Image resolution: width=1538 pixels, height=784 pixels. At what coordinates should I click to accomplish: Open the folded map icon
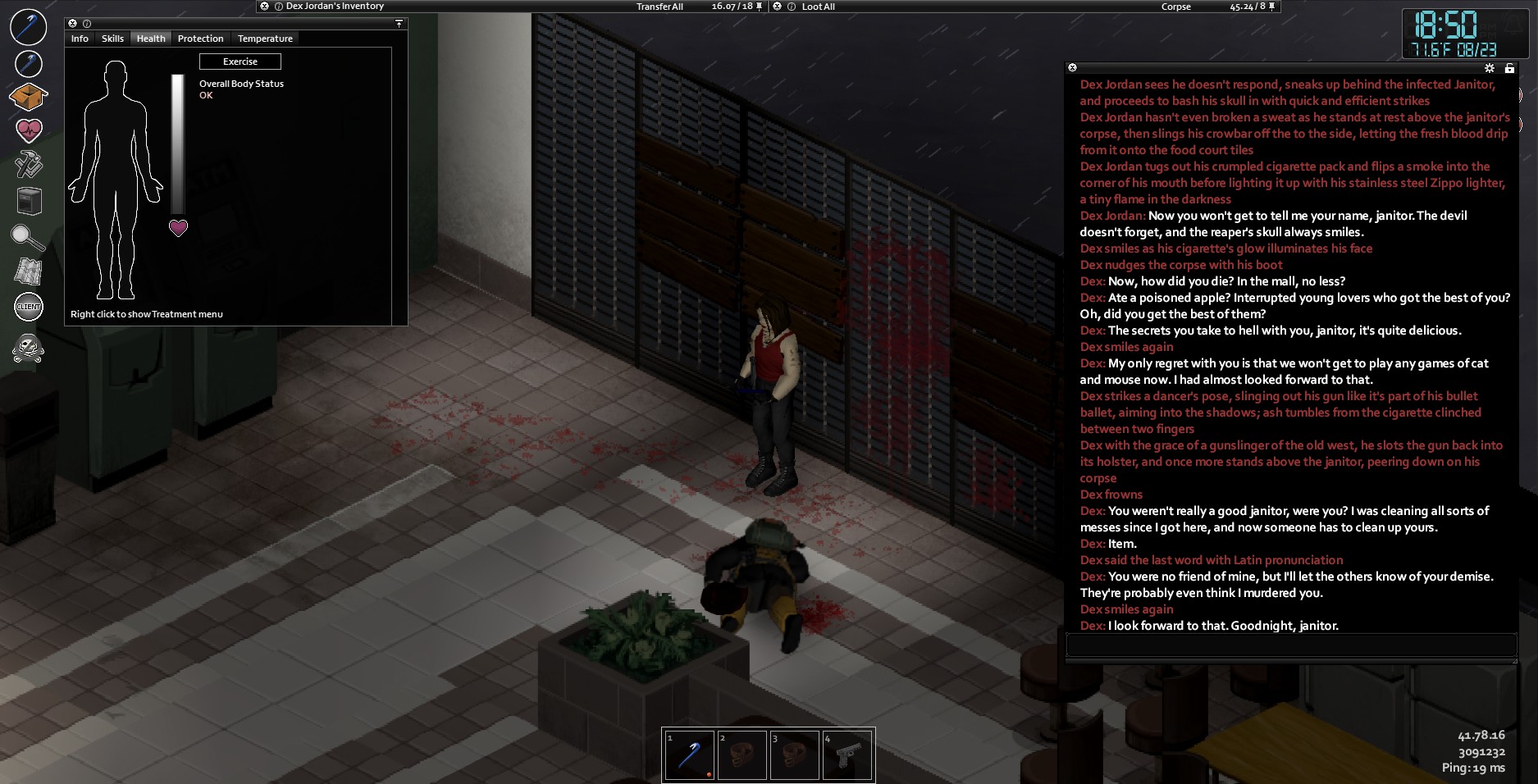click(28, 271)
